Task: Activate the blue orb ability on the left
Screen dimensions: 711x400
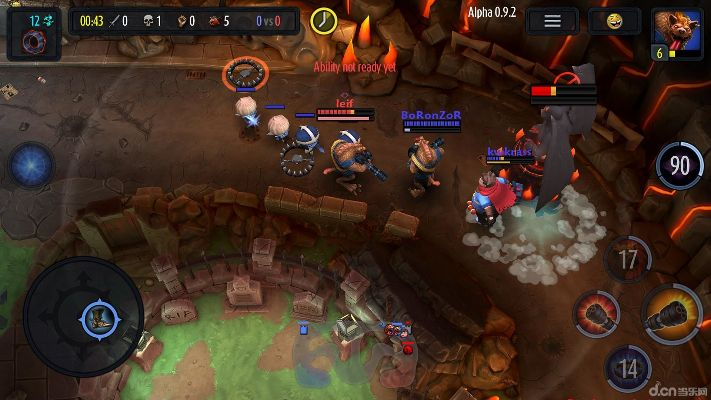Action: tap(32, 165)
